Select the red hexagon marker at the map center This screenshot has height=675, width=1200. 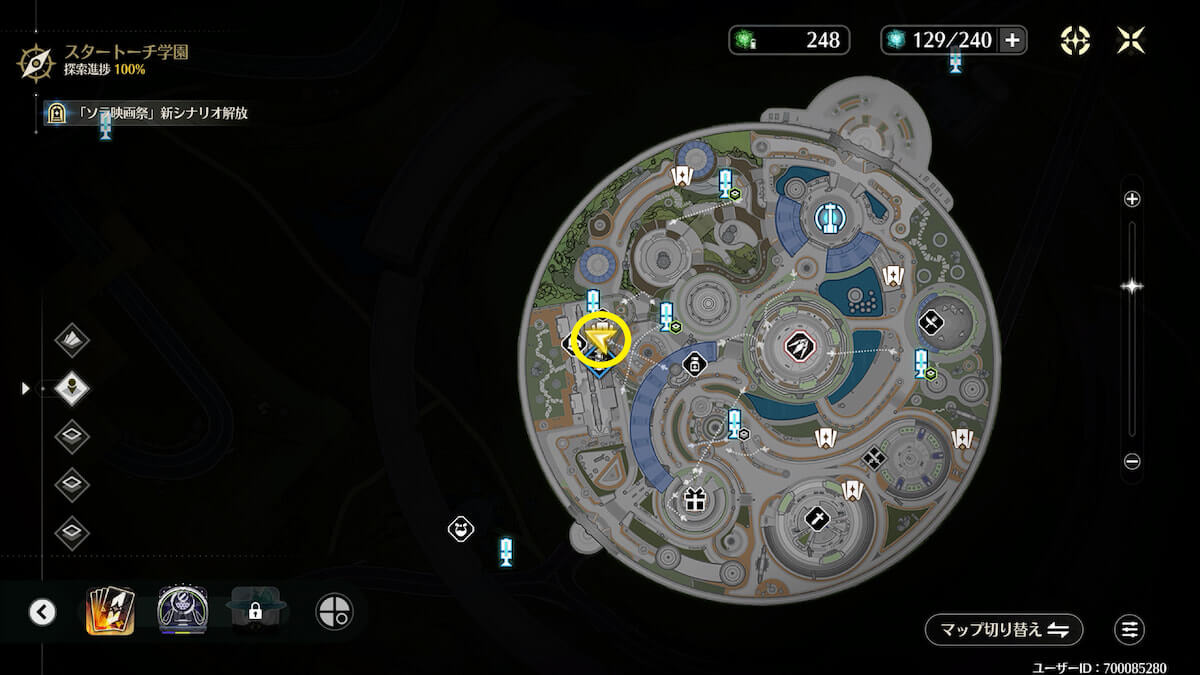coord(799,347)
